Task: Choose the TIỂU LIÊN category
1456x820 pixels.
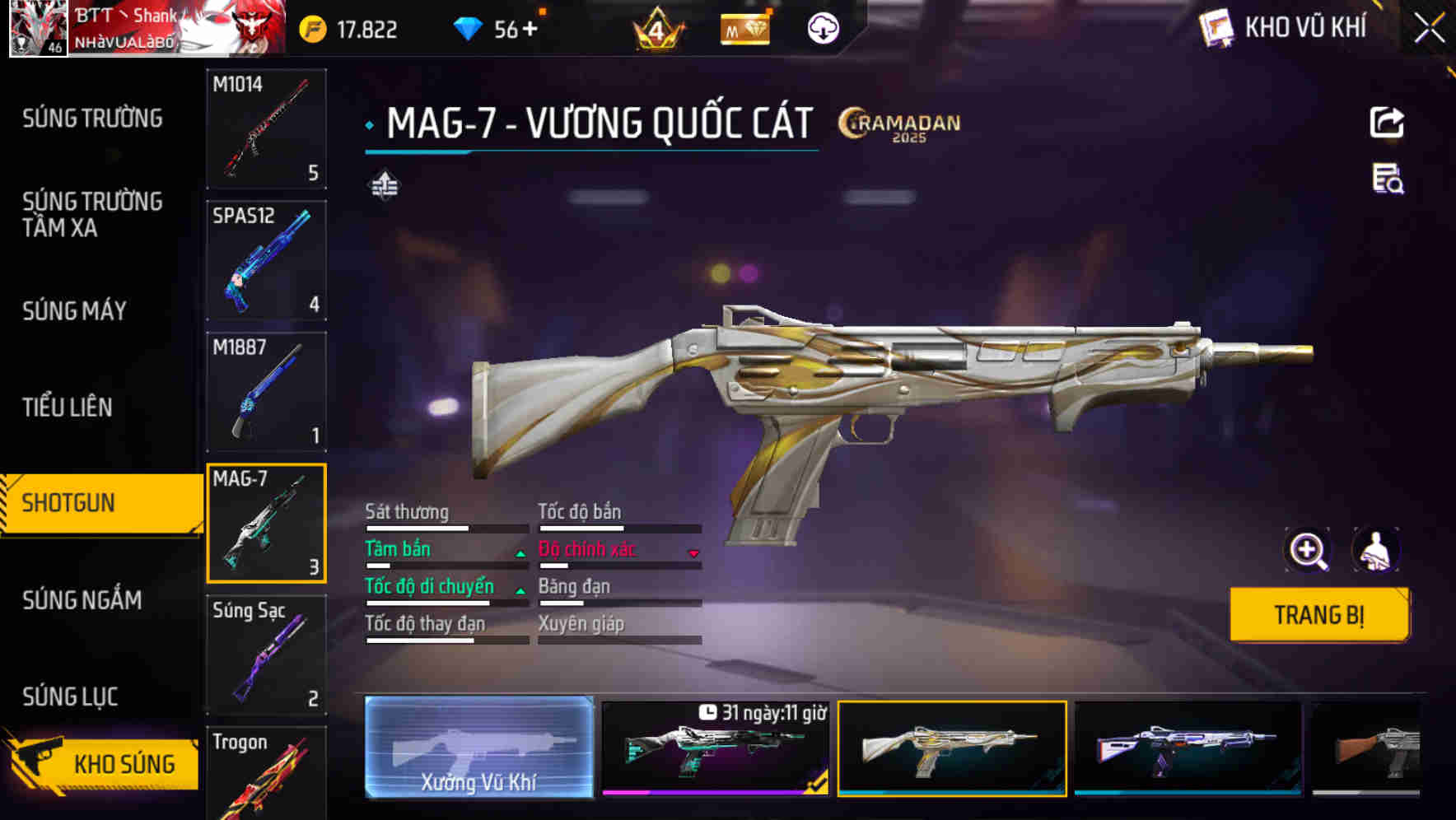Action: [67, 407]
